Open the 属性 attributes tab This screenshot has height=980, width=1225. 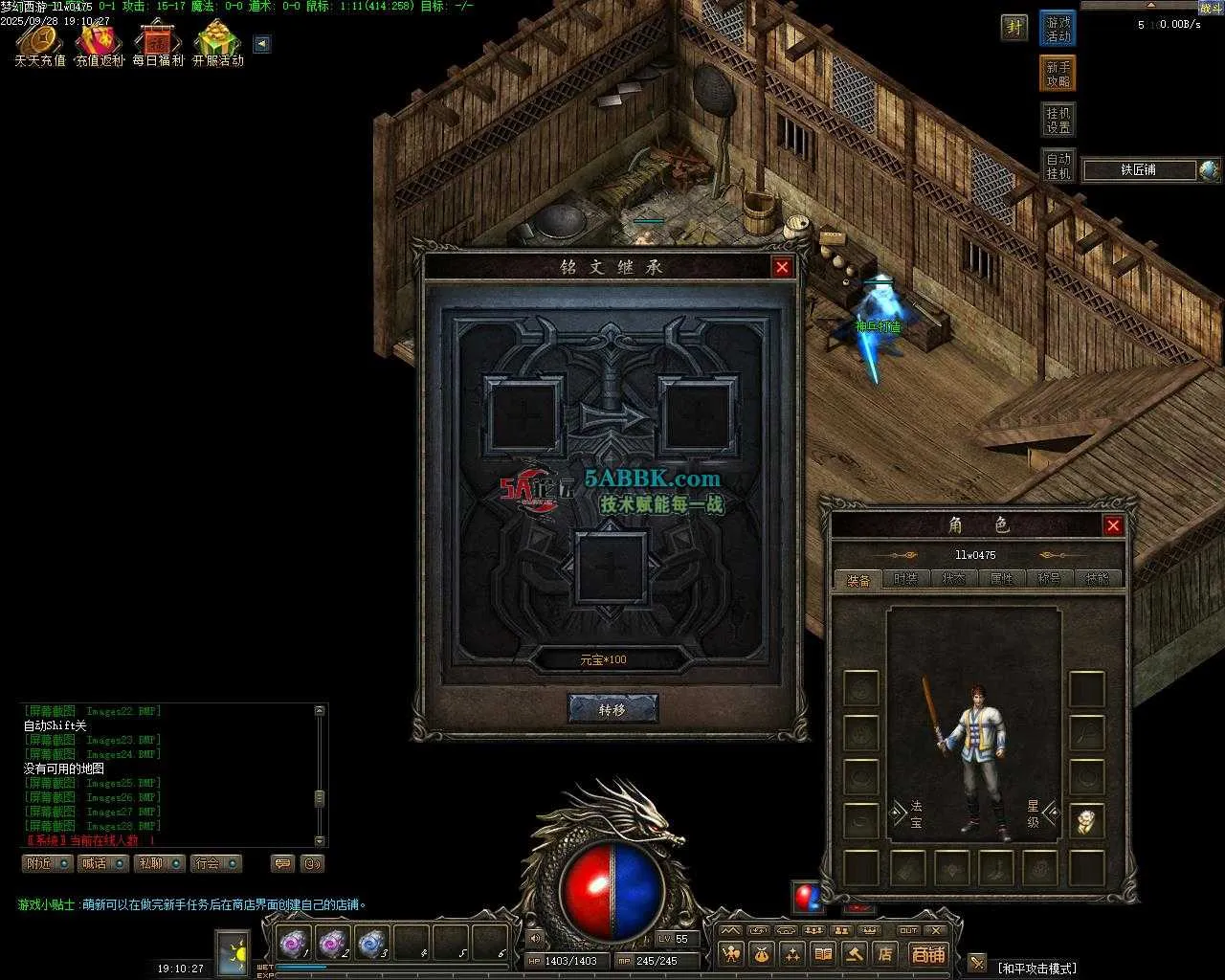(1001, 579)
